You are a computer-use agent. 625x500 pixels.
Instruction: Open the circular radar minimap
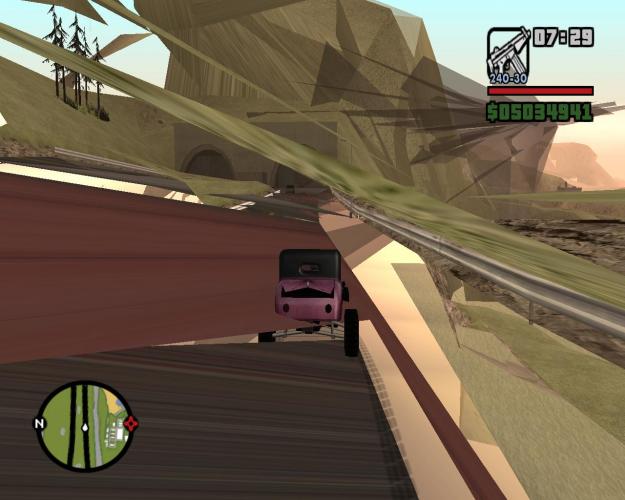click(85, 426)
